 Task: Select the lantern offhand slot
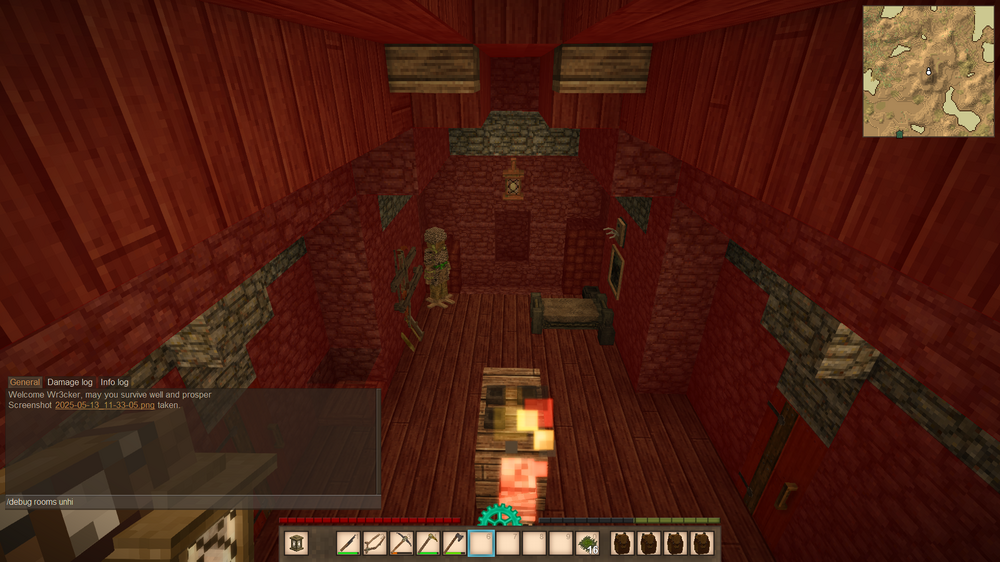[297, 543]
